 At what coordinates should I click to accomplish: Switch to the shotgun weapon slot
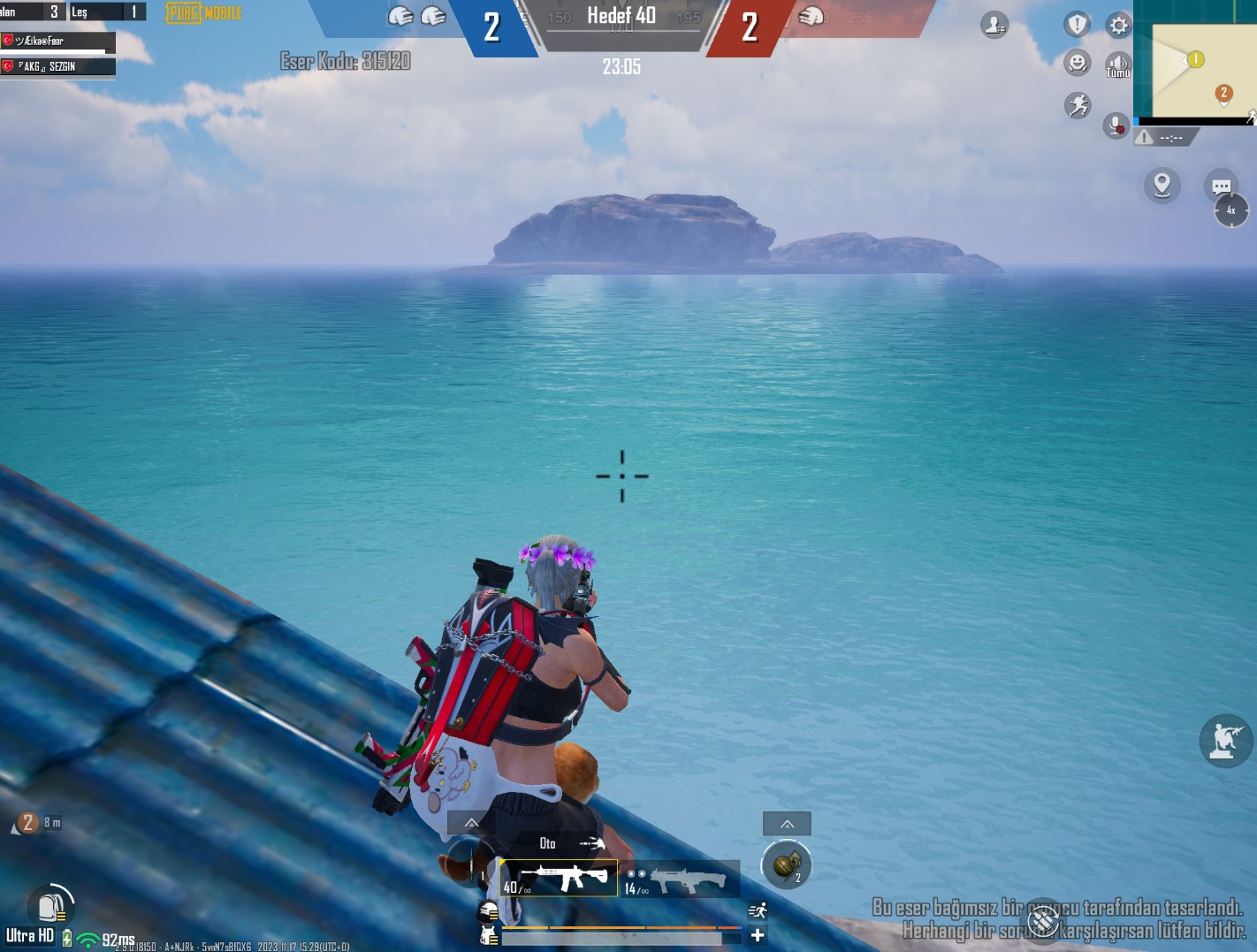pyautogui.click(x=680, y=880)
